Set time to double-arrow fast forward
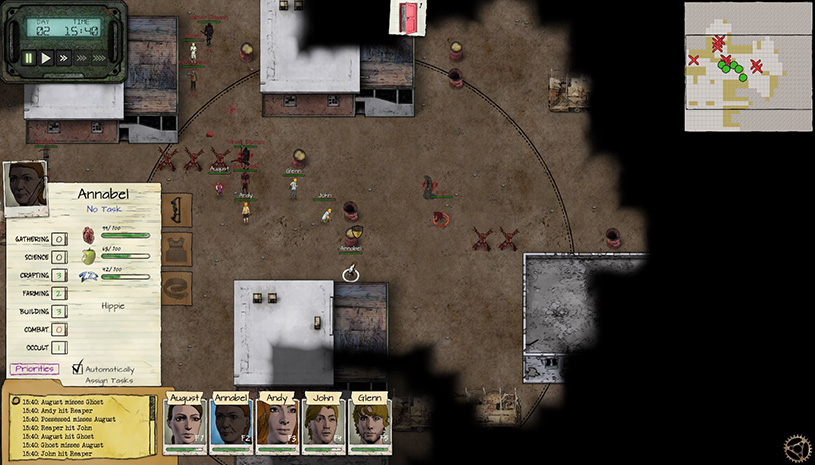This screenshot has width=815, height=465. click(x=63, y=58)
